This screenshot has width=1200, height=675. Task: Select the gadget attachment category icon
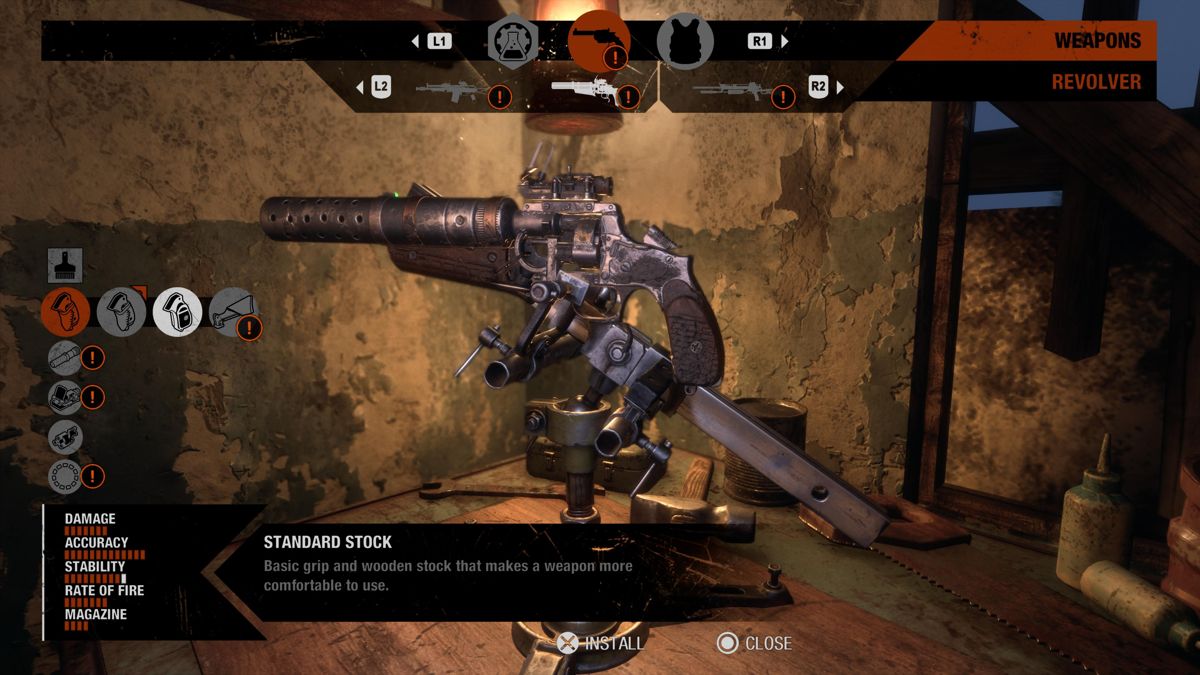click(x=65, y=436)
